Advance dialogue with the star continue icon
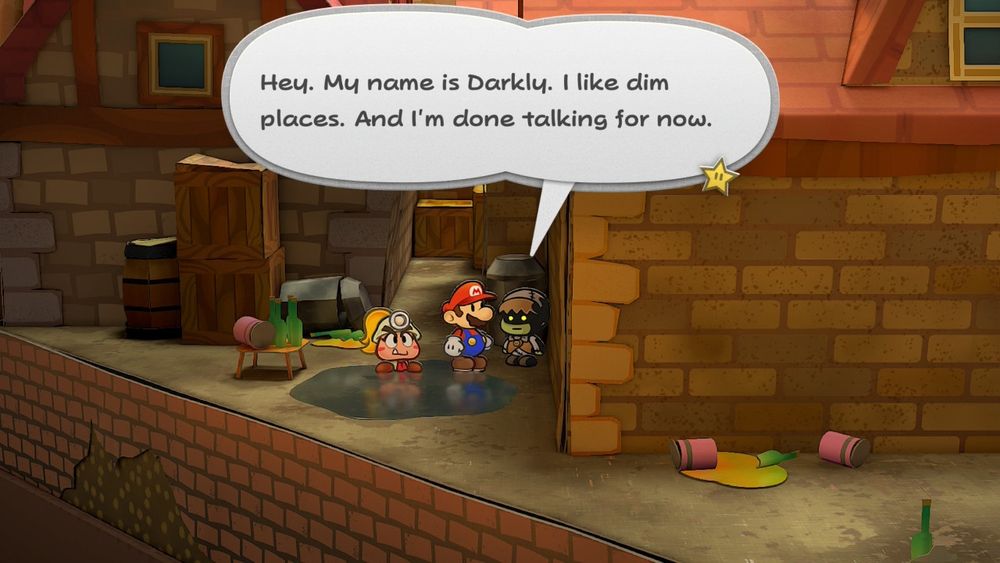The height and width of the screenshot is (563, 1000). pyautogui.click(x=719, y=178)
